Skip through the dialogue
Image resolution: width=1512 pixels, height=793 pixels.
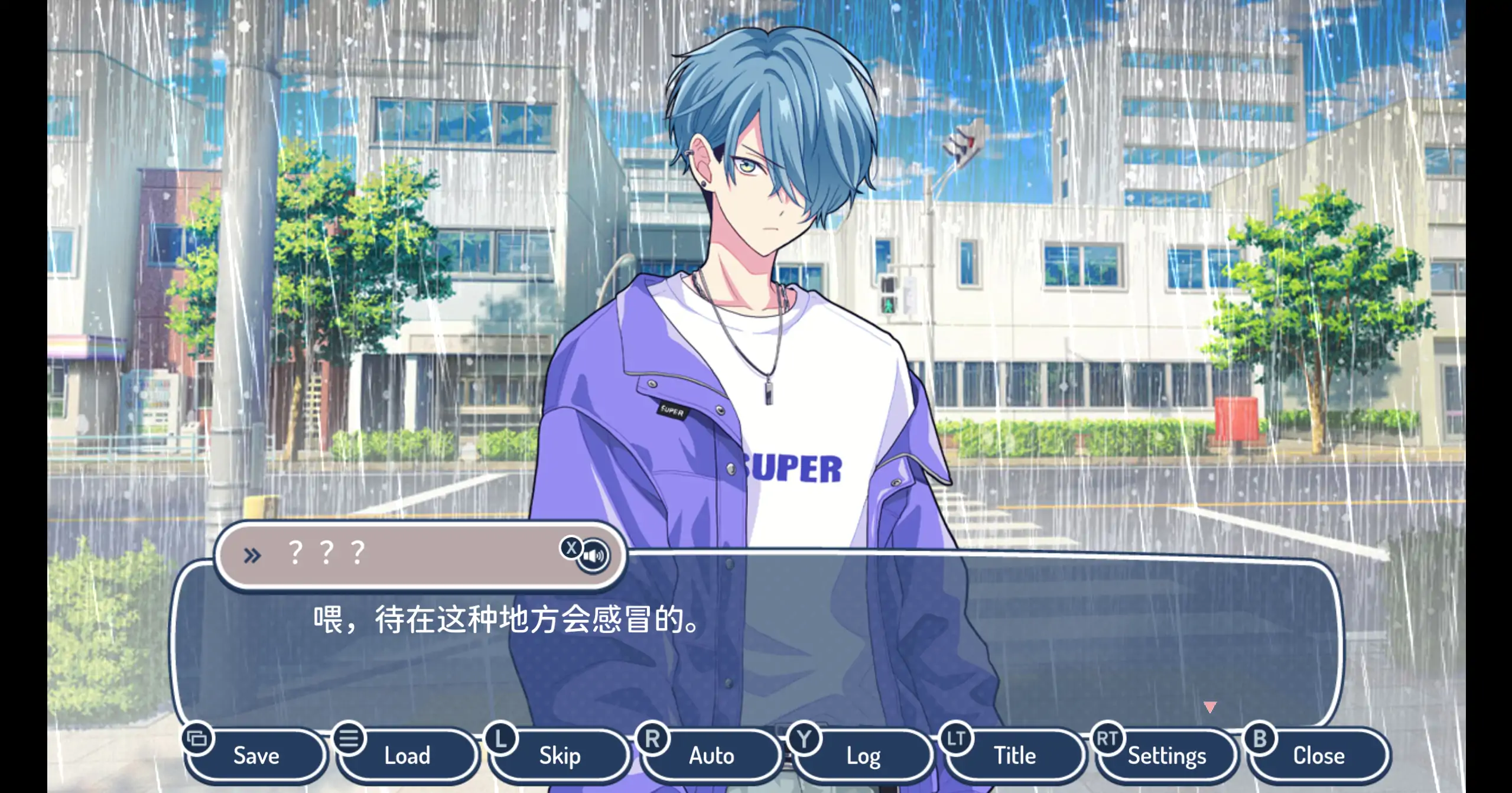pos(559,756)
